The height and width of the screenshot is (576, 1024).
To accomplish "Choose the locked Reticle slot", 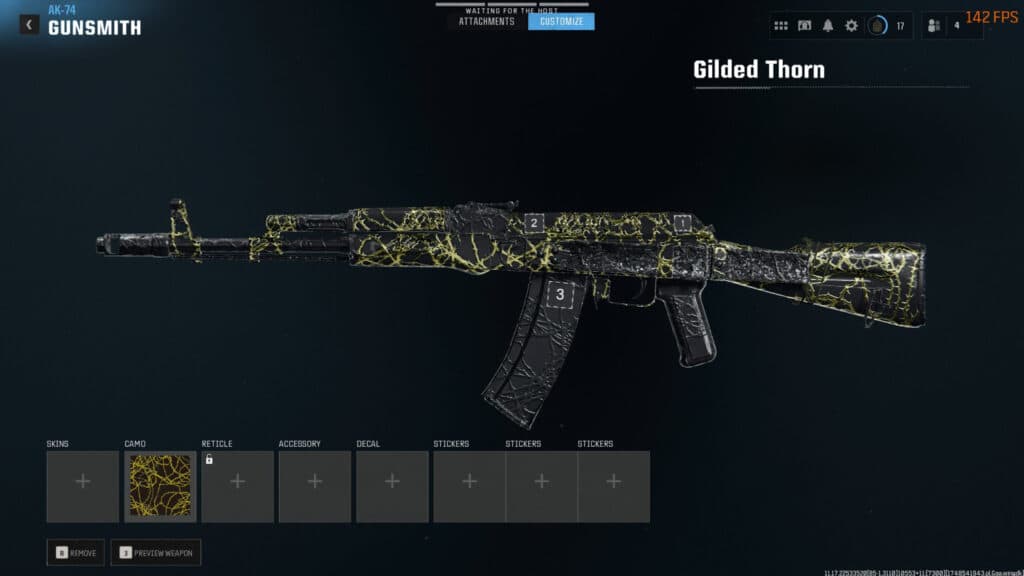I will tap(237, 486).
